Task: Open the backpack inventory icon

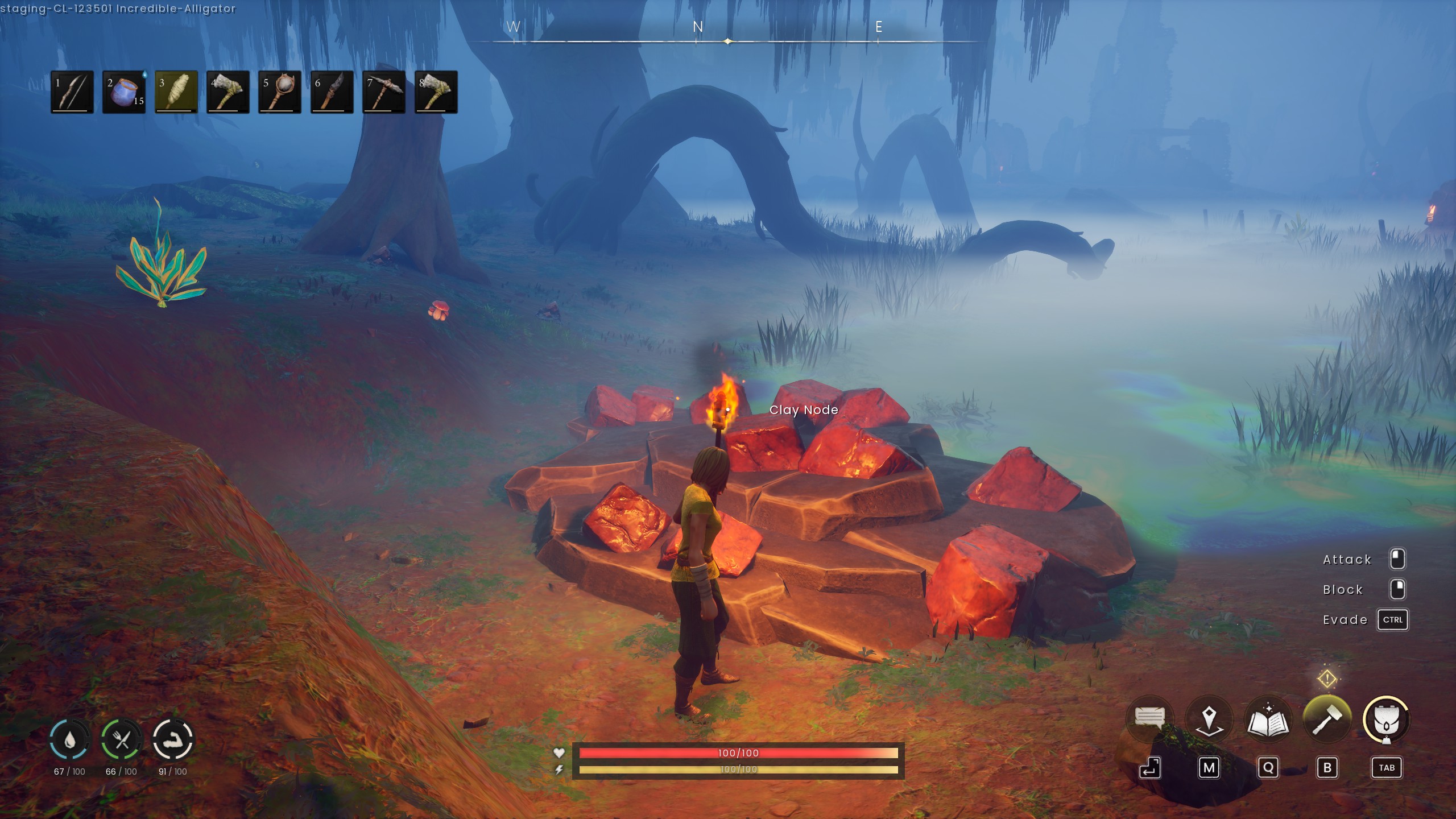Action: [1386, 719]
